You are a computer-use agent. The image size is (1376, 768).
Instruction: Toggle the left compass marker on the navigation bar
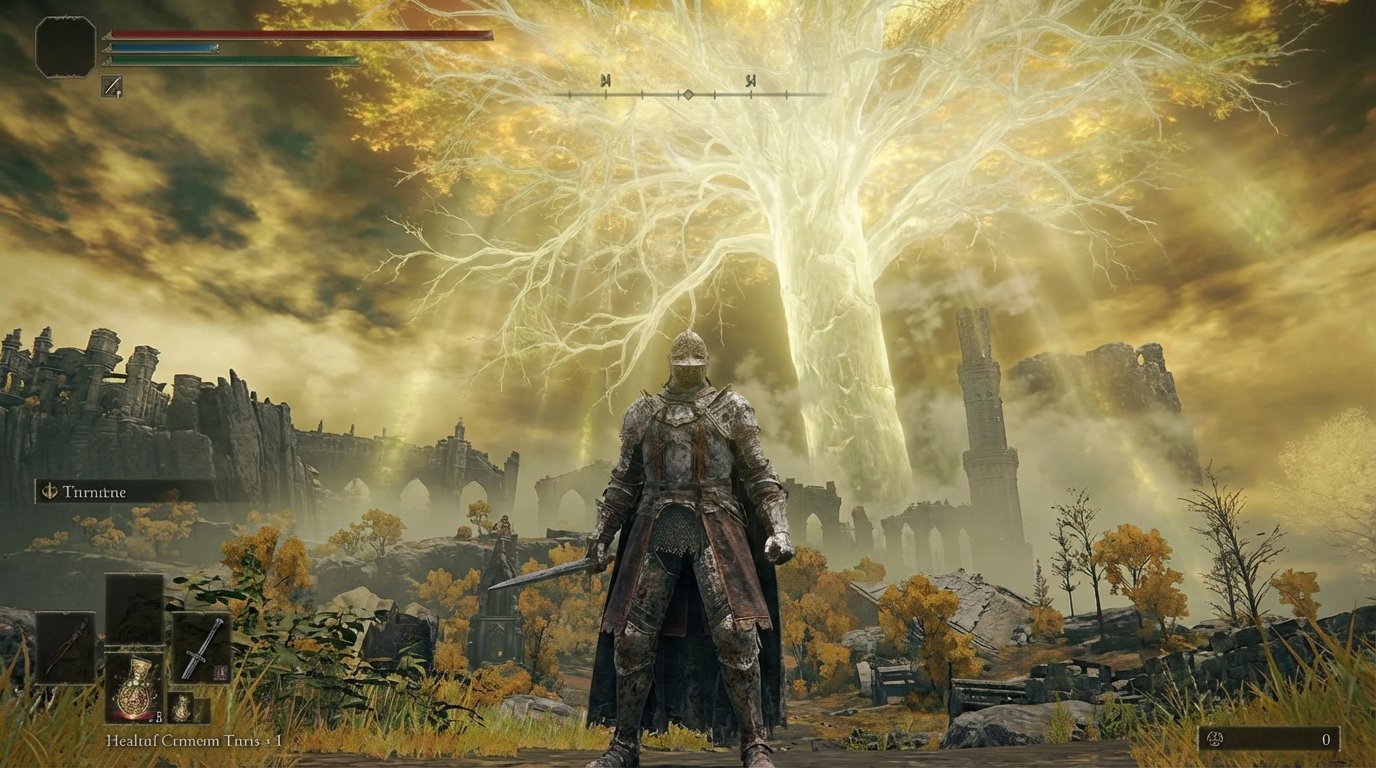click(x=606, y=81)
